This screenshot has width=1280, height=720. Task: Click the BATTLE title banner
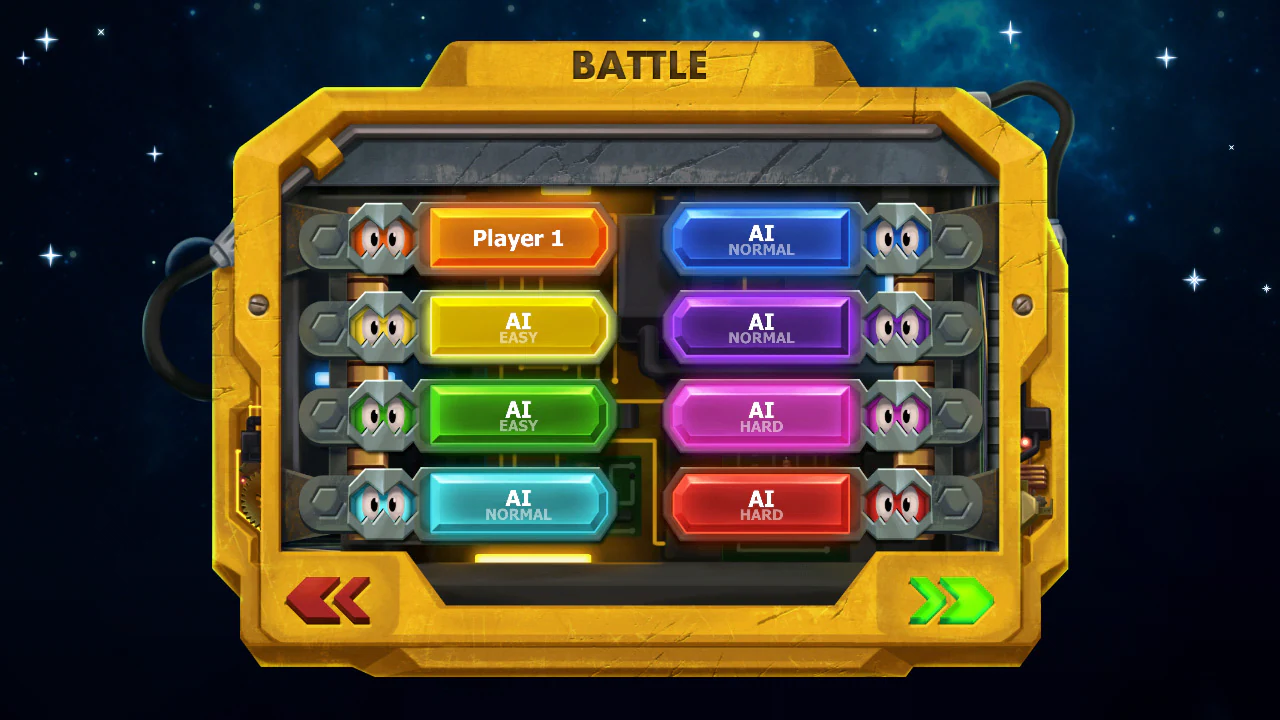[640, 64]
